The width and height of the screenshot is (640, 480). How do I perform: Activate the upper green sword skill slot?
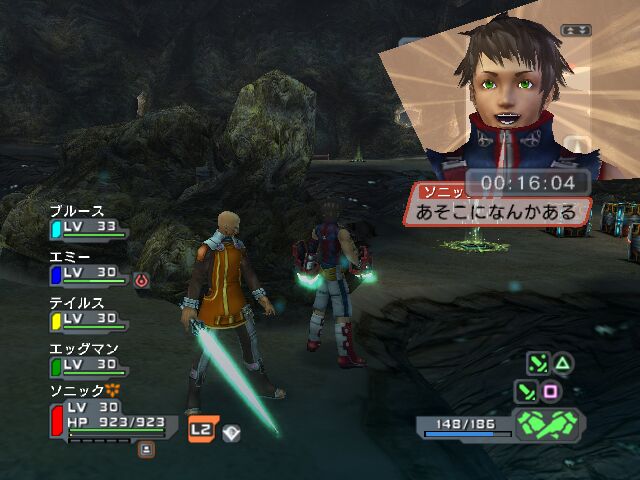537,363
